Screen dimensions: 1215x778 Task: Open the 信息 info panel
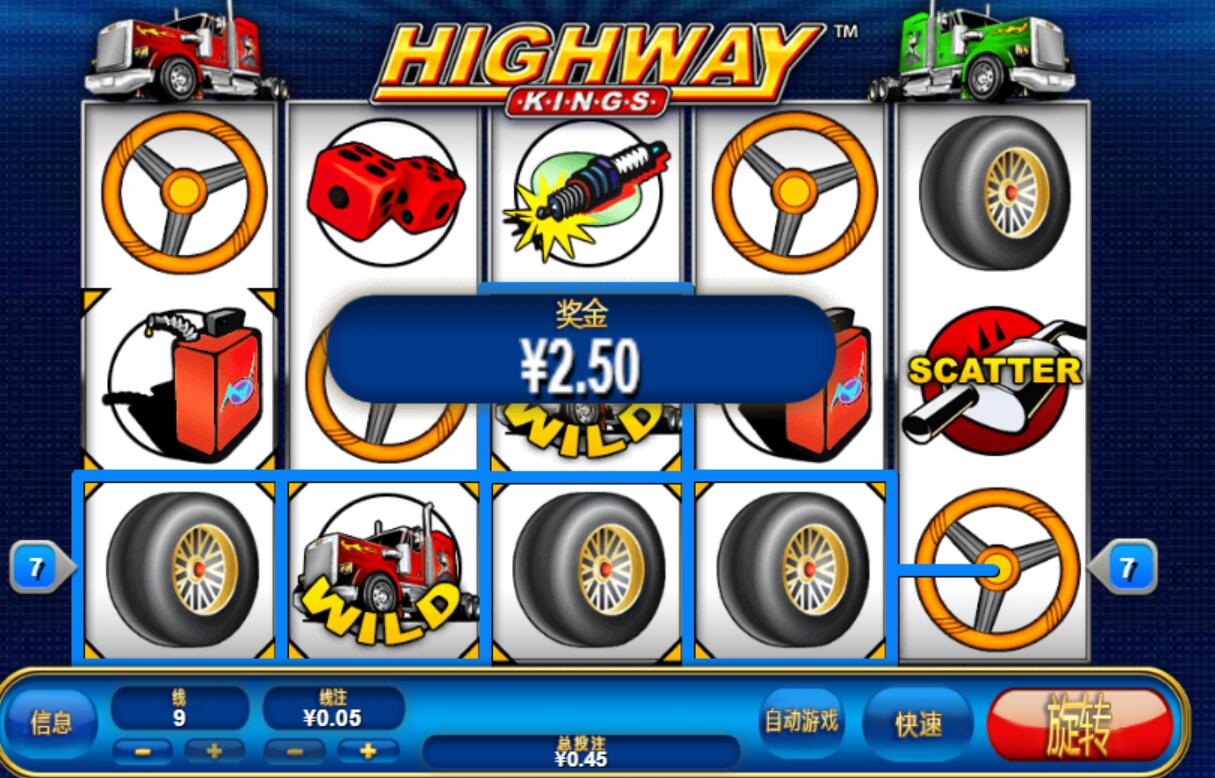click(x=51, y=722)
